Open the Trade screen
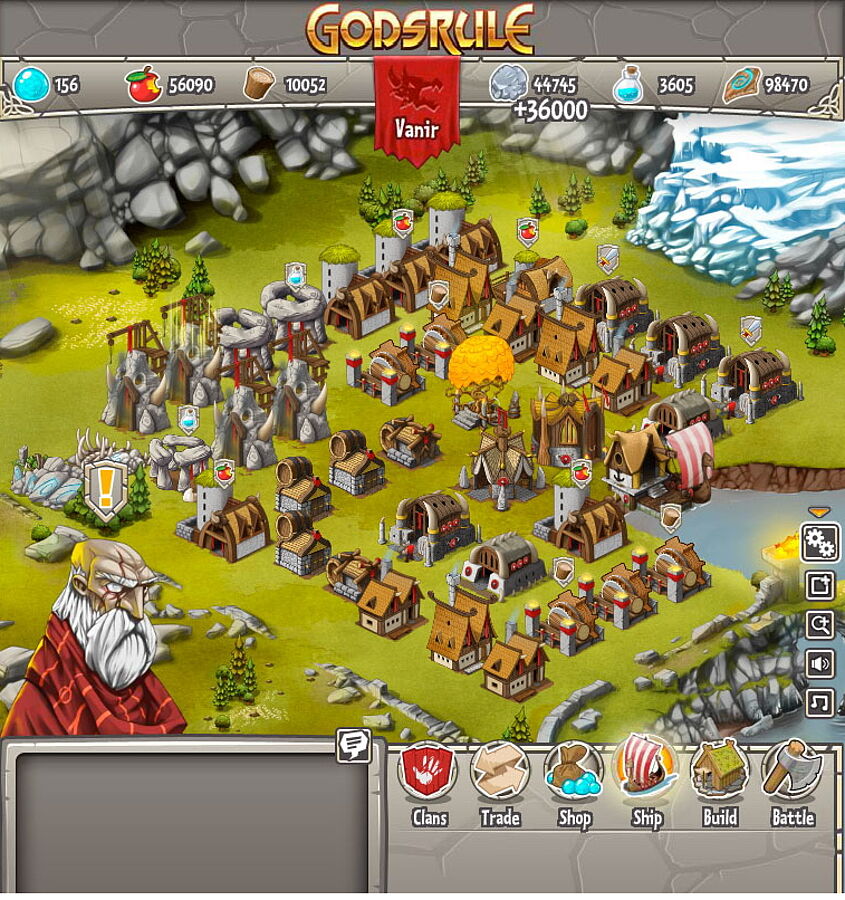The image size is (845, 900). coord(500,773)
